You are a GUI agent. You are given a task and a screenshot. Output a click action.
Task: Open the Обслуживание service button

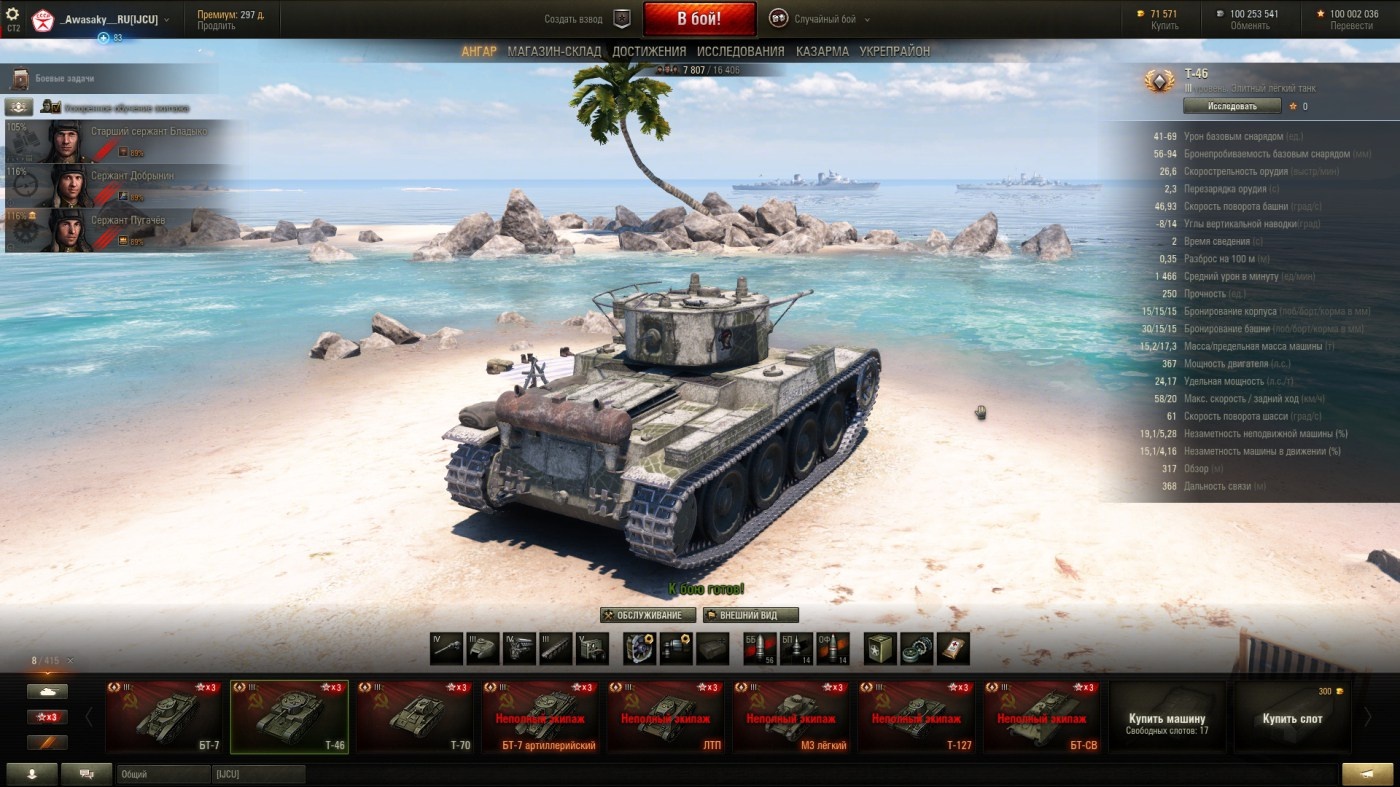[x=648, y=615]
